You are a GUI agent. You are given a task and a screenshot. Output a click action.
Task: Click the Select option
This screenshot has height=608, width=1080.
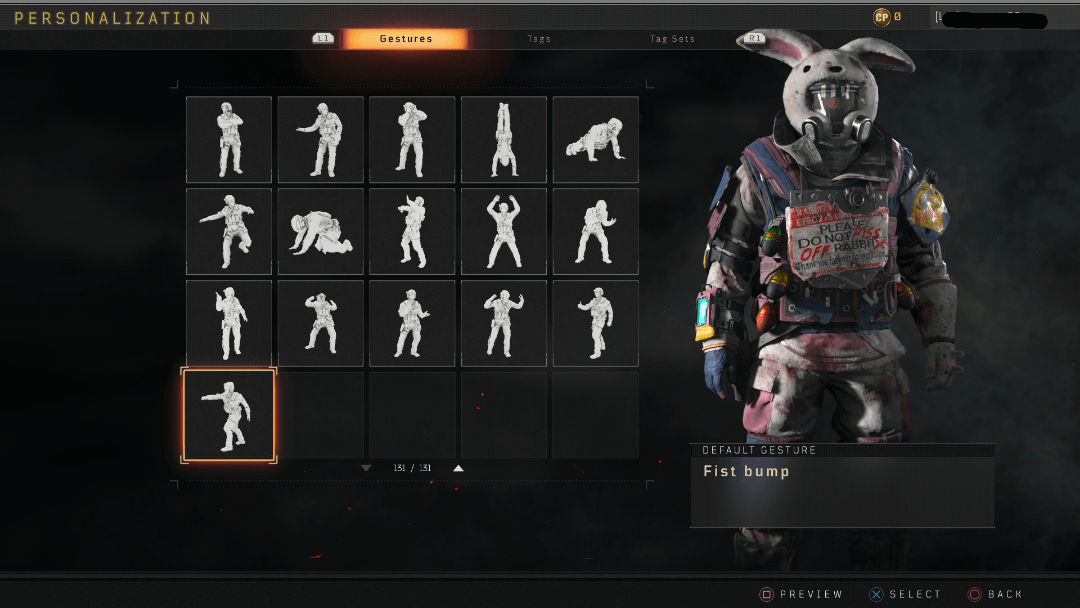click(905, 594)
